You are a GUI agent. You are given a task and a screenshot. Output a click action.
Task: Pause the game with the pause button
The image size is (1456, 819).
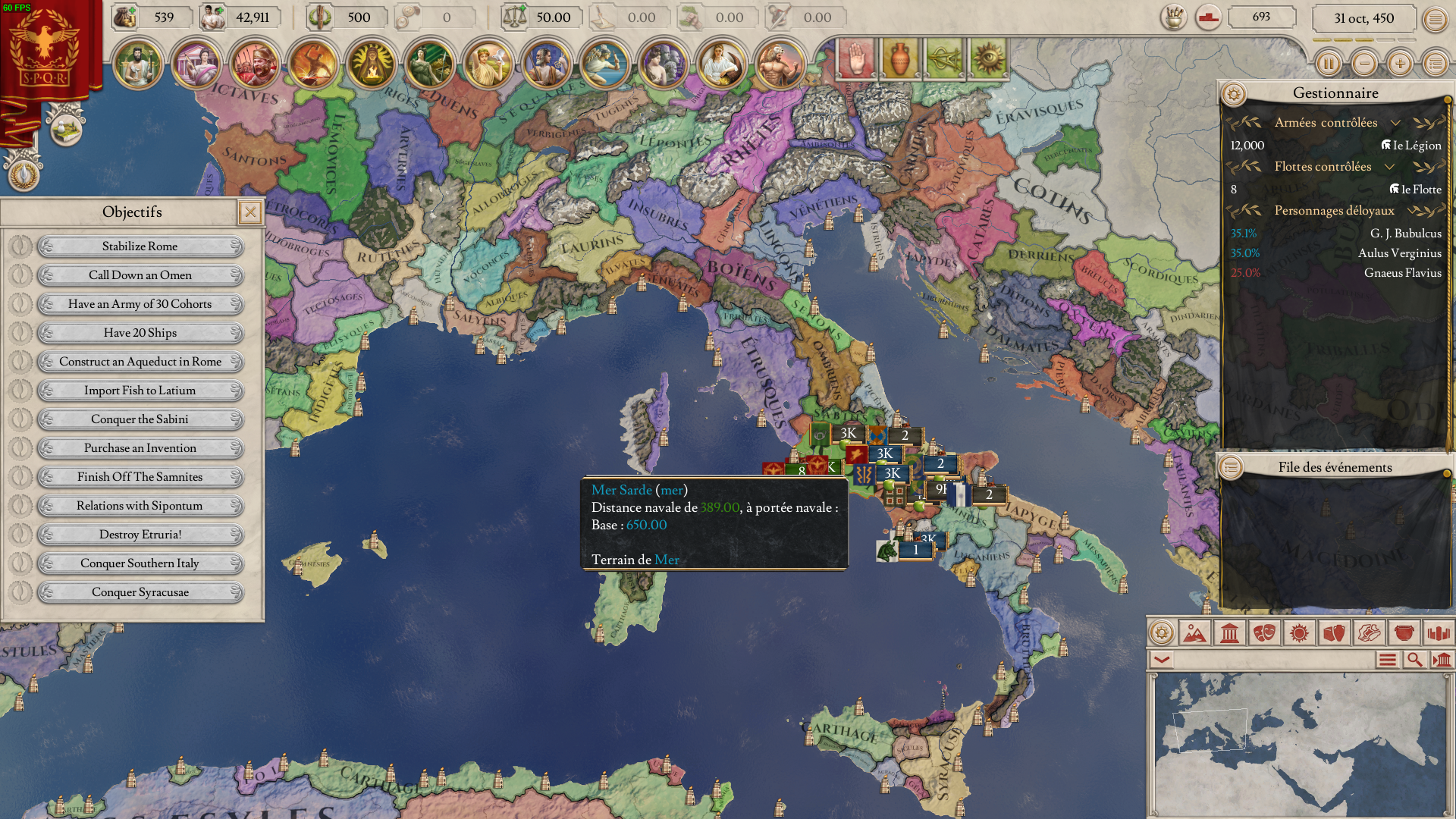pos(1328,64)
